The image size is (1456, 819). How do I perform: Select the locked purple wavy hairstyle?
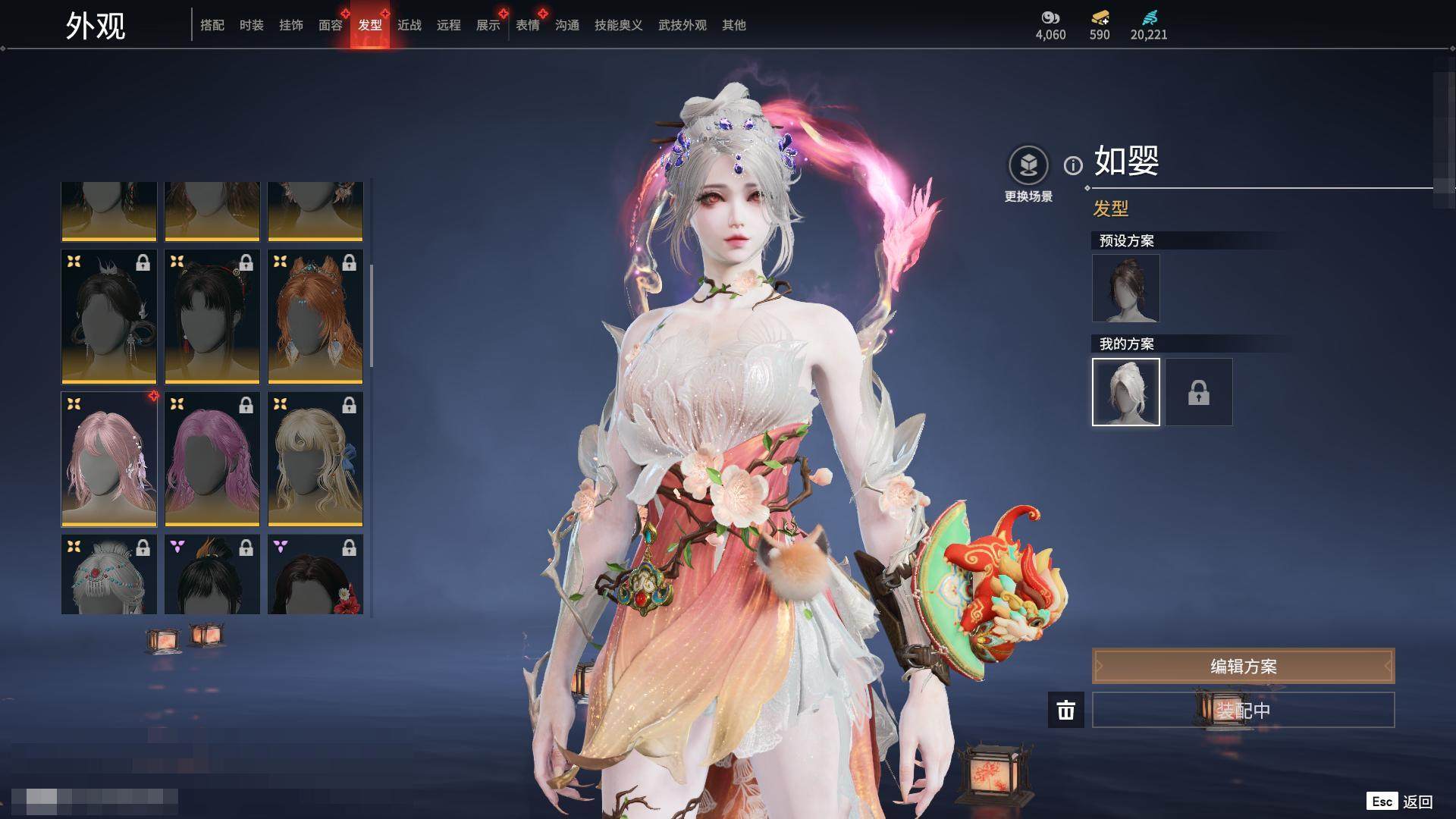point(212,460)
